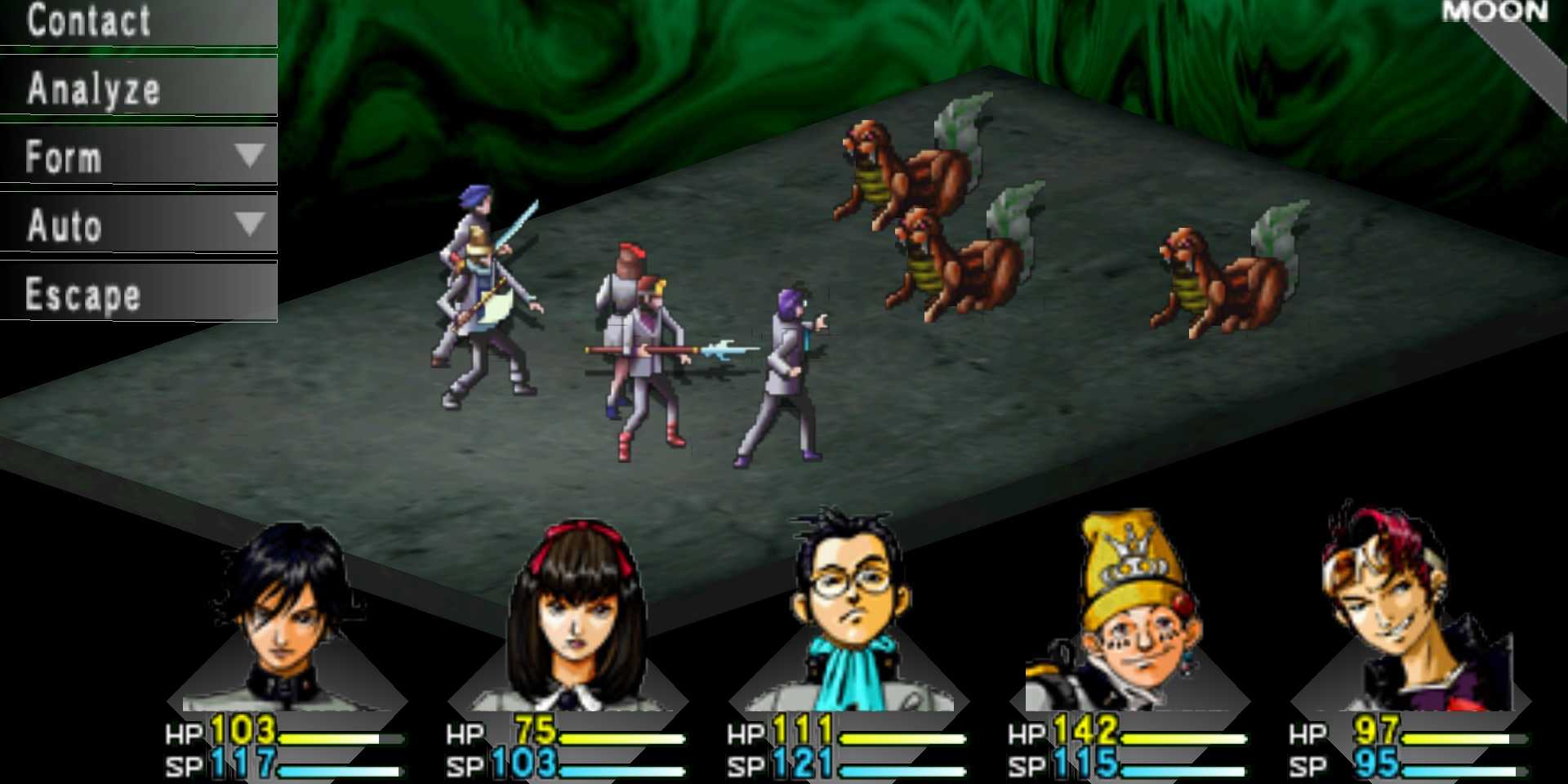
Task: Select the Escape command
Action: pos(82,292)
